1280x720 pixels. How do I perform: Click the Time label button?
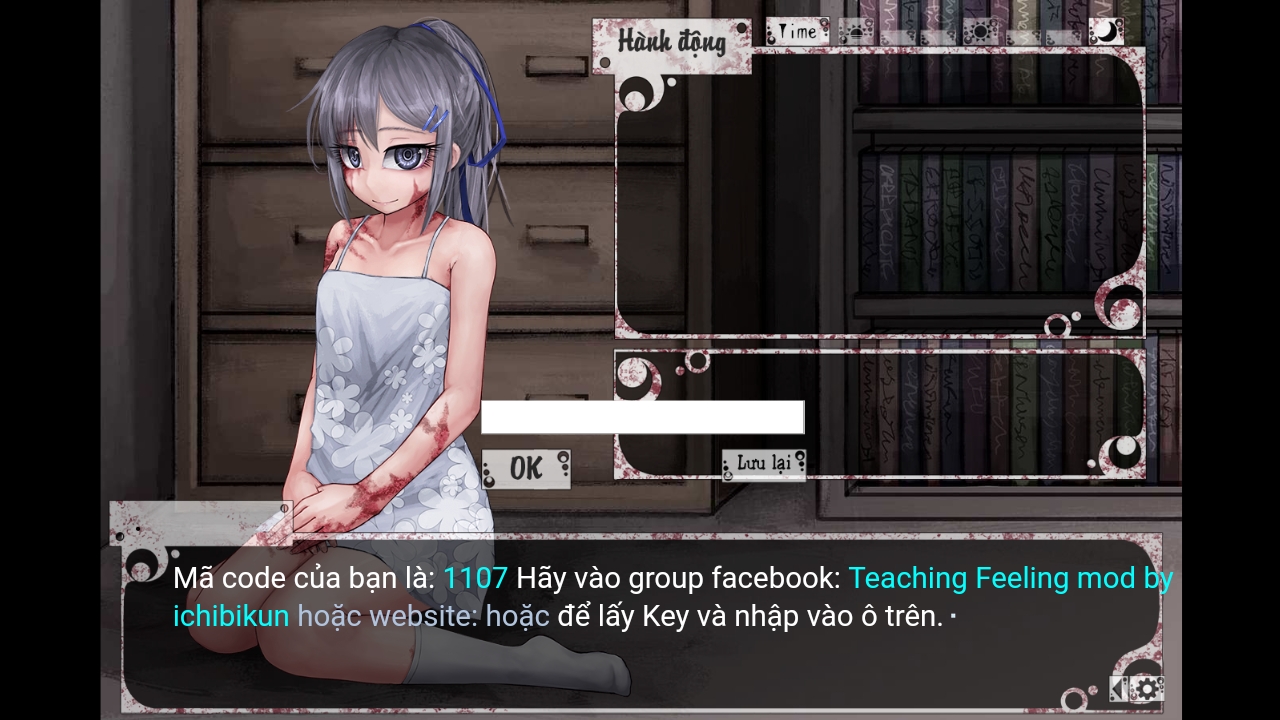[797, 32]
